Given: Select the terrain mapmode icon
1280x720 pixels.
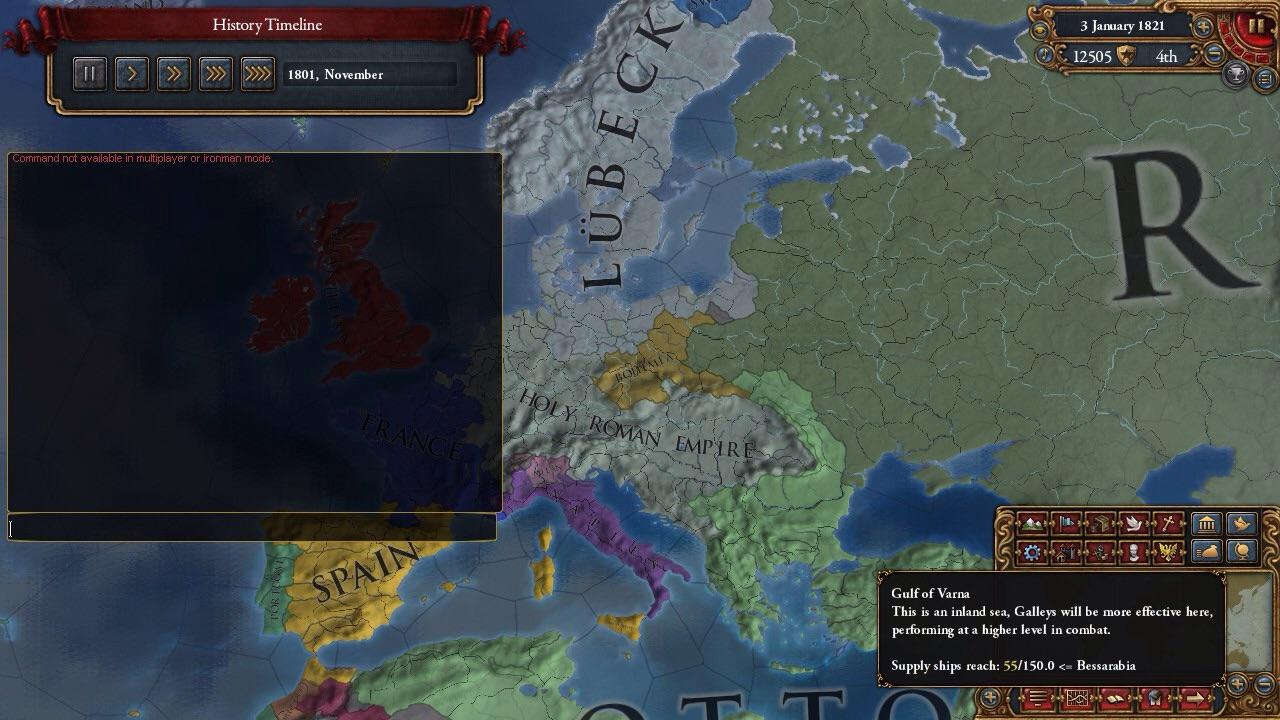Looking at the screenshot, I should point(1030,523).
